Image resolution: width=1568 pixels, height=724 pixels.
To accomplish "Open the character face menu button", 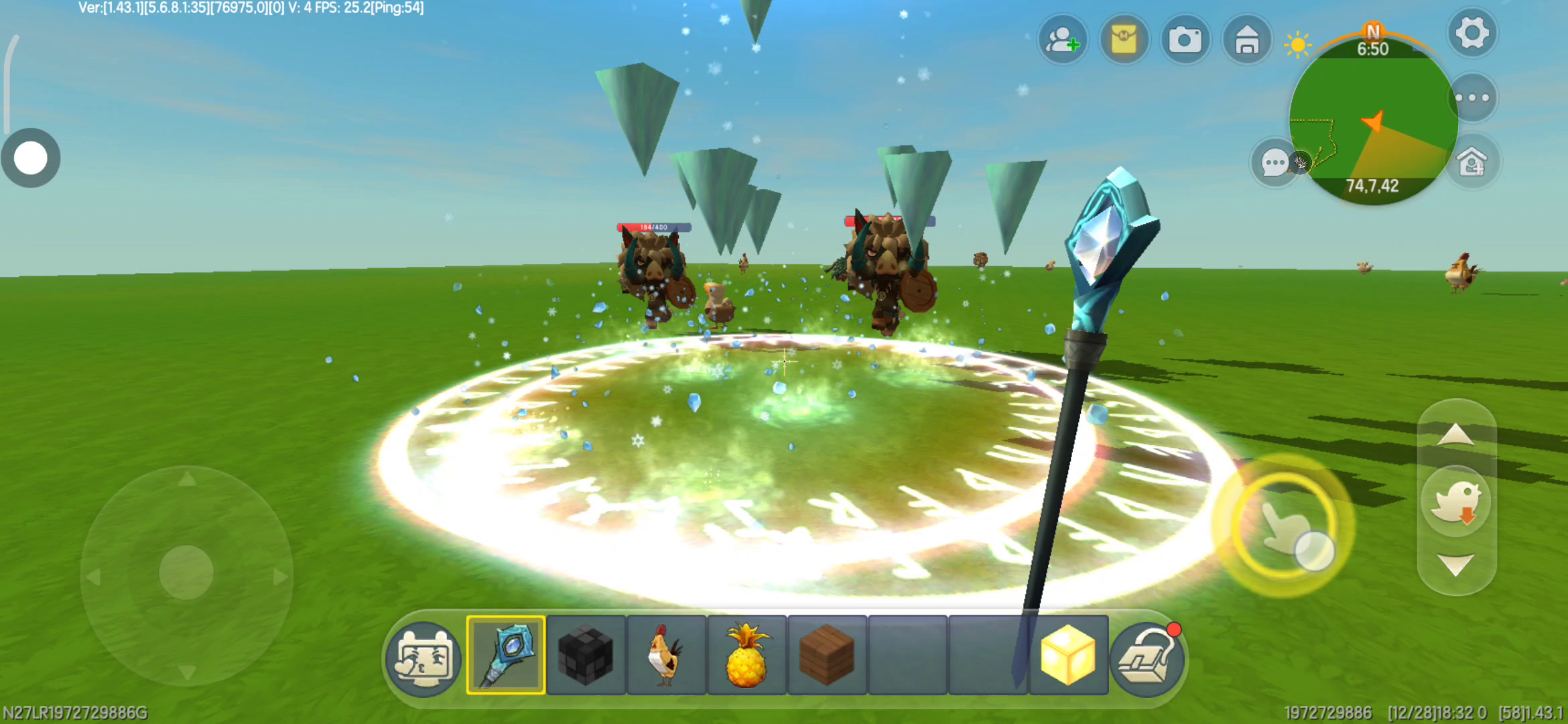I will point(424,659).
